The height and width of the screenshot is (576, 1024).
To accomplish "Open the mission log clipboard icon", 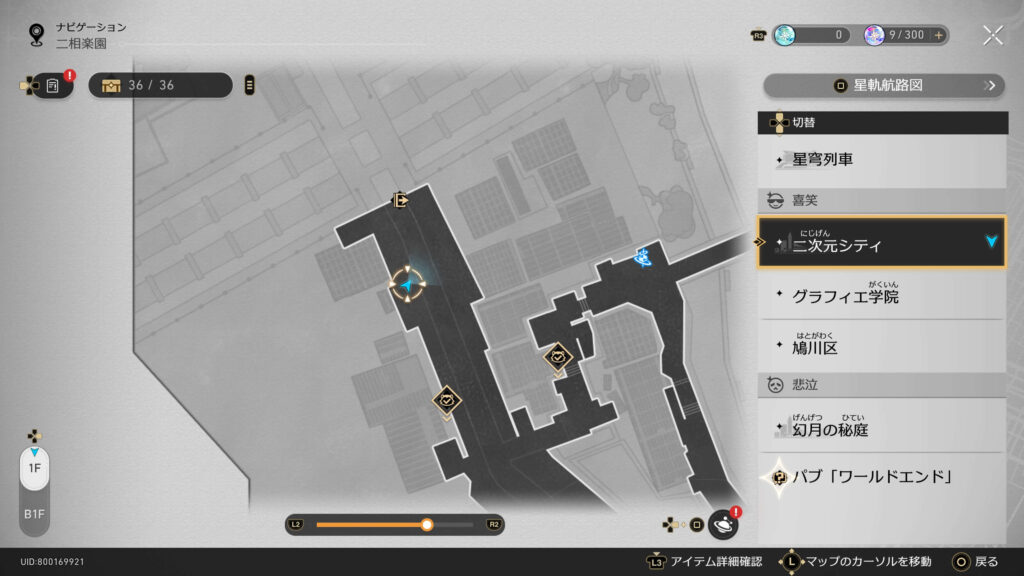I will coord(53,86).
